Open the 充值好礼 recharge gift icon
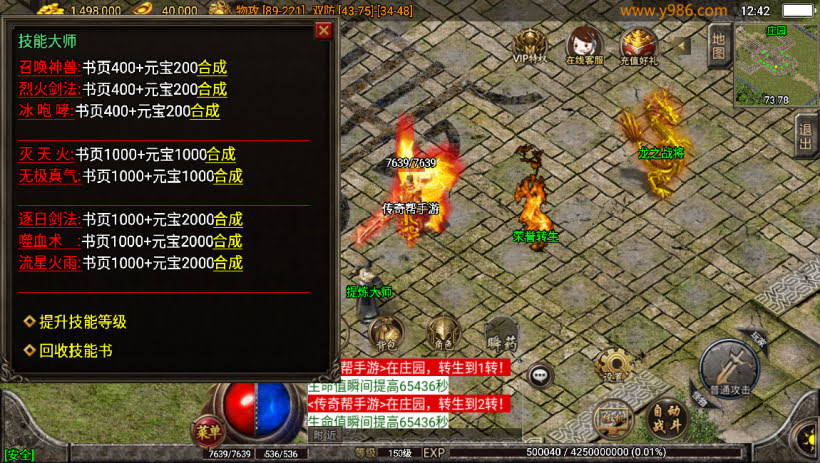 coord(639,46)
